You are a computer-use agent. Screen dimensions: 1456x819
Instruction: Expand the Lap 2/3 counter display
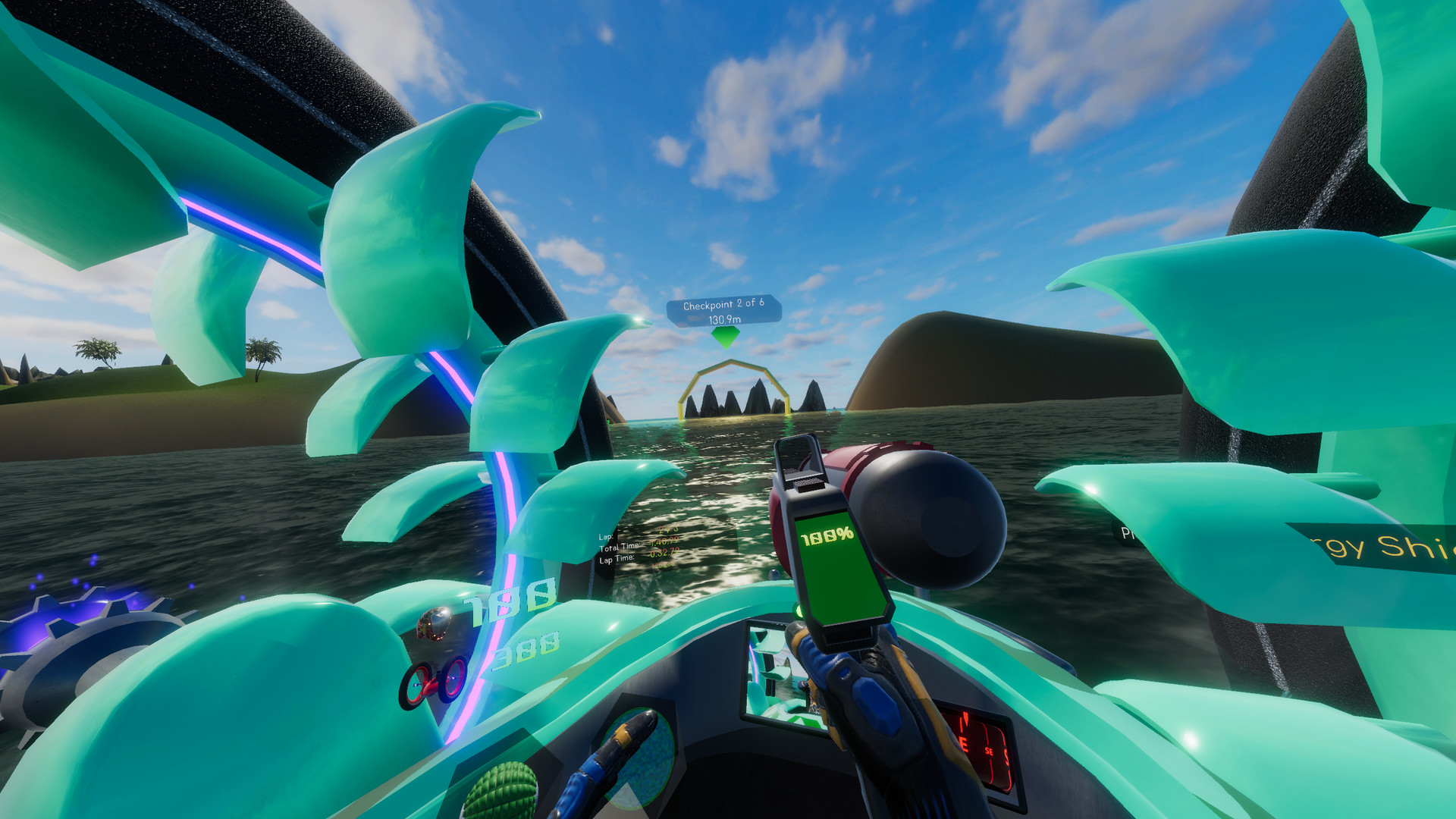click(x=666, y=529)
